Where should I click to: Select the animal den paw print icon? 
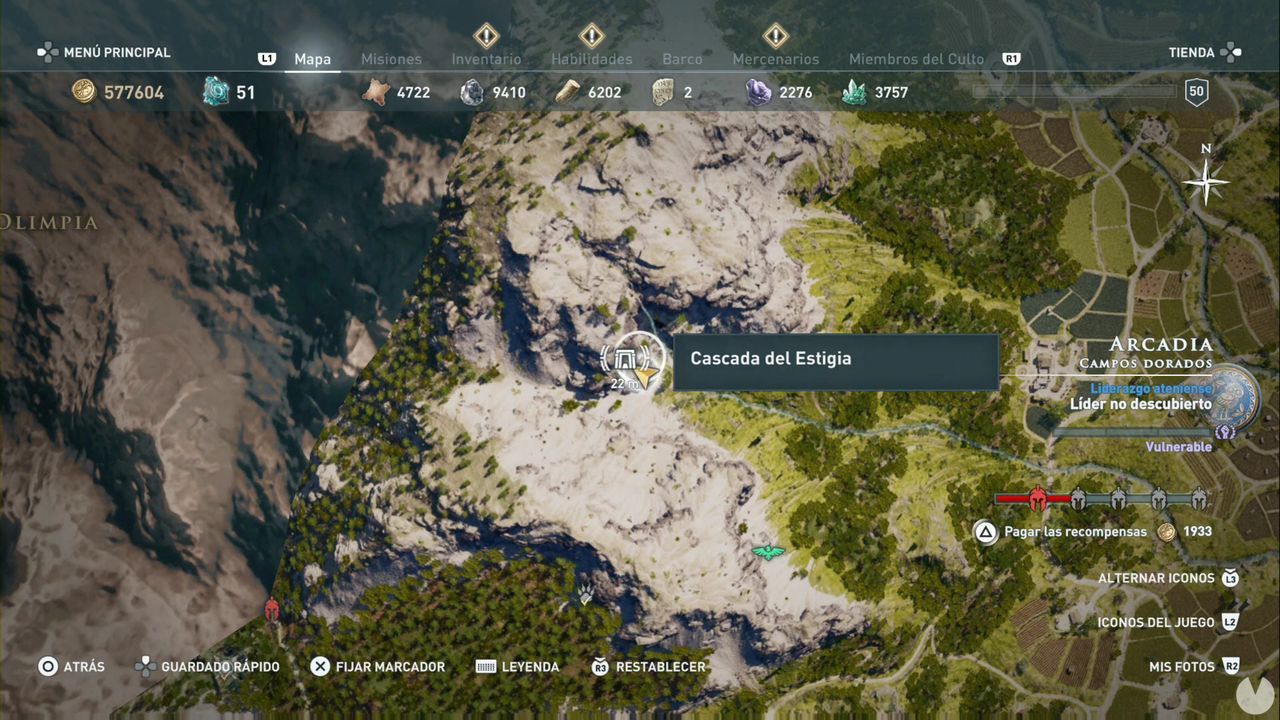point(583,594)
